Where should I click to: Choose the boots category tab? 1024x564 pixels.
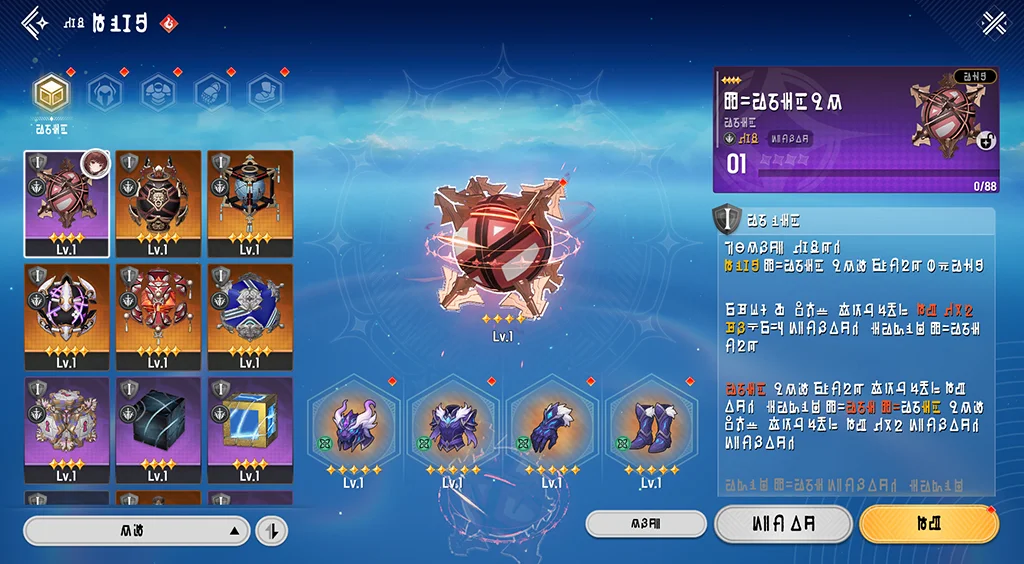point(265,93)
